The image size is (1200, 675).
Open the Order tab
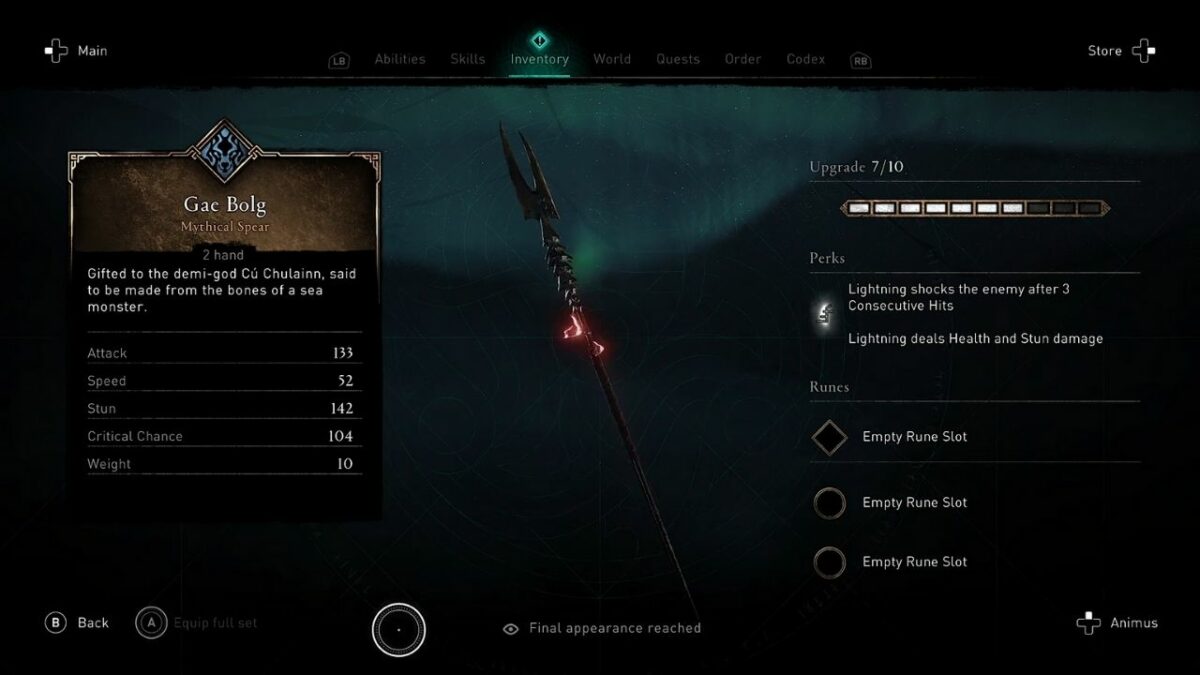tap(743, 59)
